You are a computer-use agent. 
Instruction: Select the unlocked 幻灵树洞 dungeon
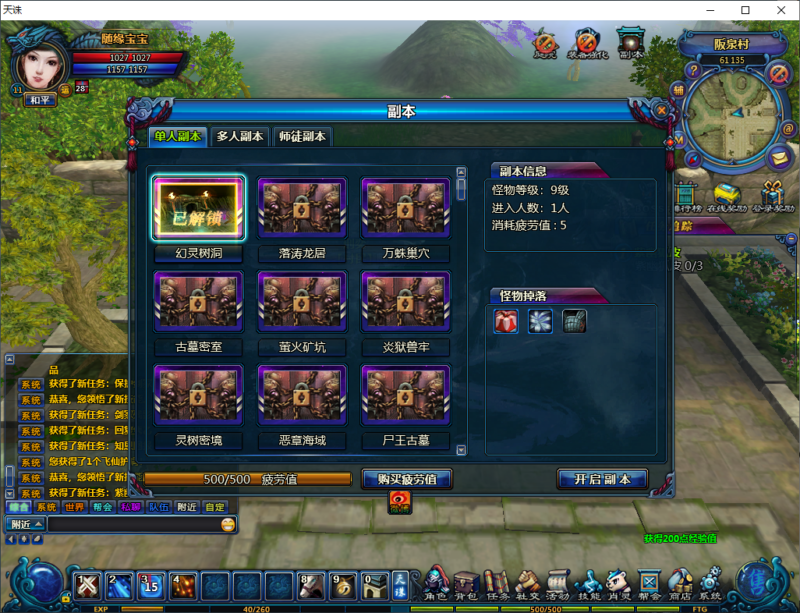[199, 210]
